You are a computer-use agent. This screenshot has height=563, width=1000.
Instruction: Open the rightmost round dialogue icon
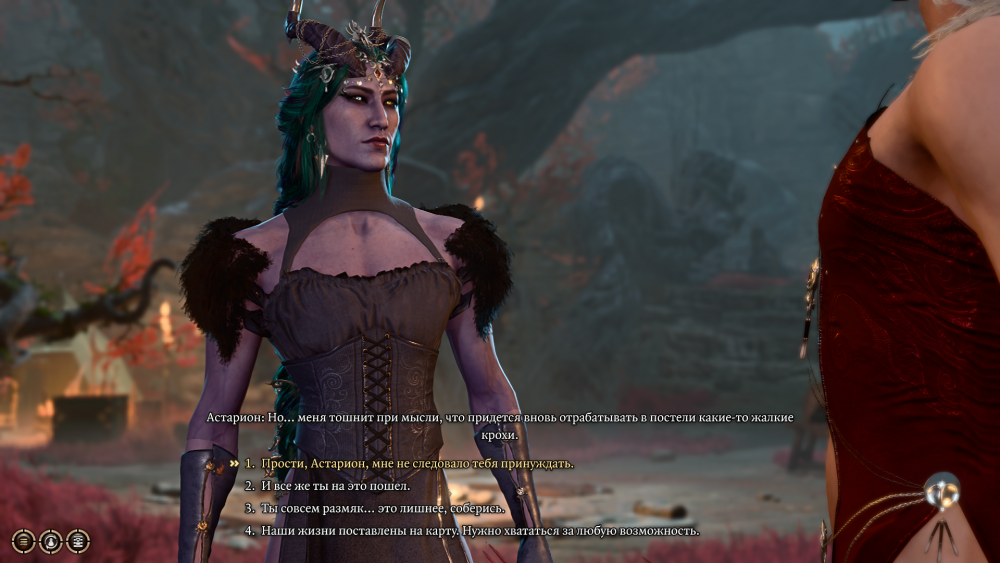point(78,541)
